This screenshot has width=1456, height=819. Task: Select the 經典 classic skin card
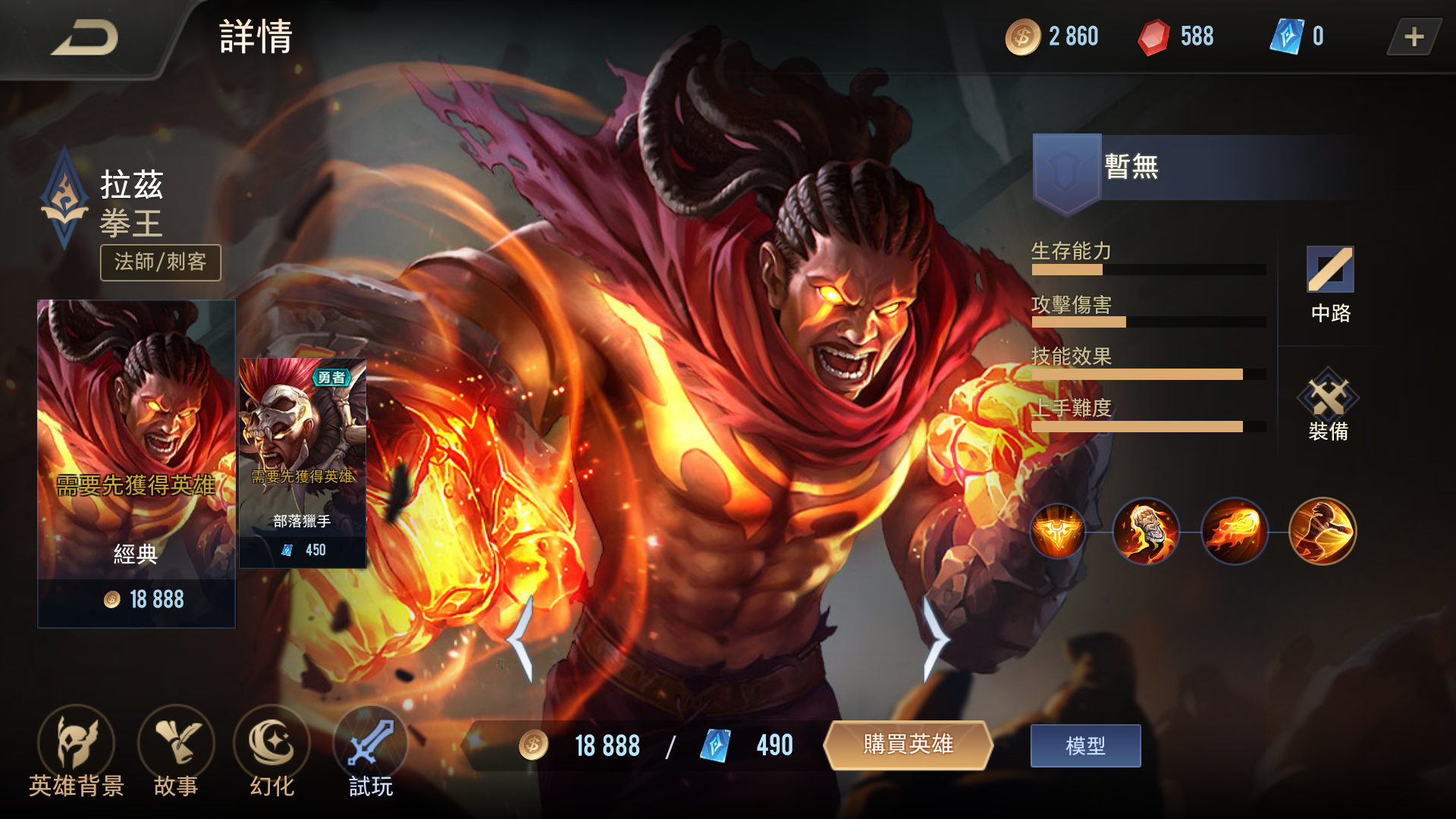136,463
